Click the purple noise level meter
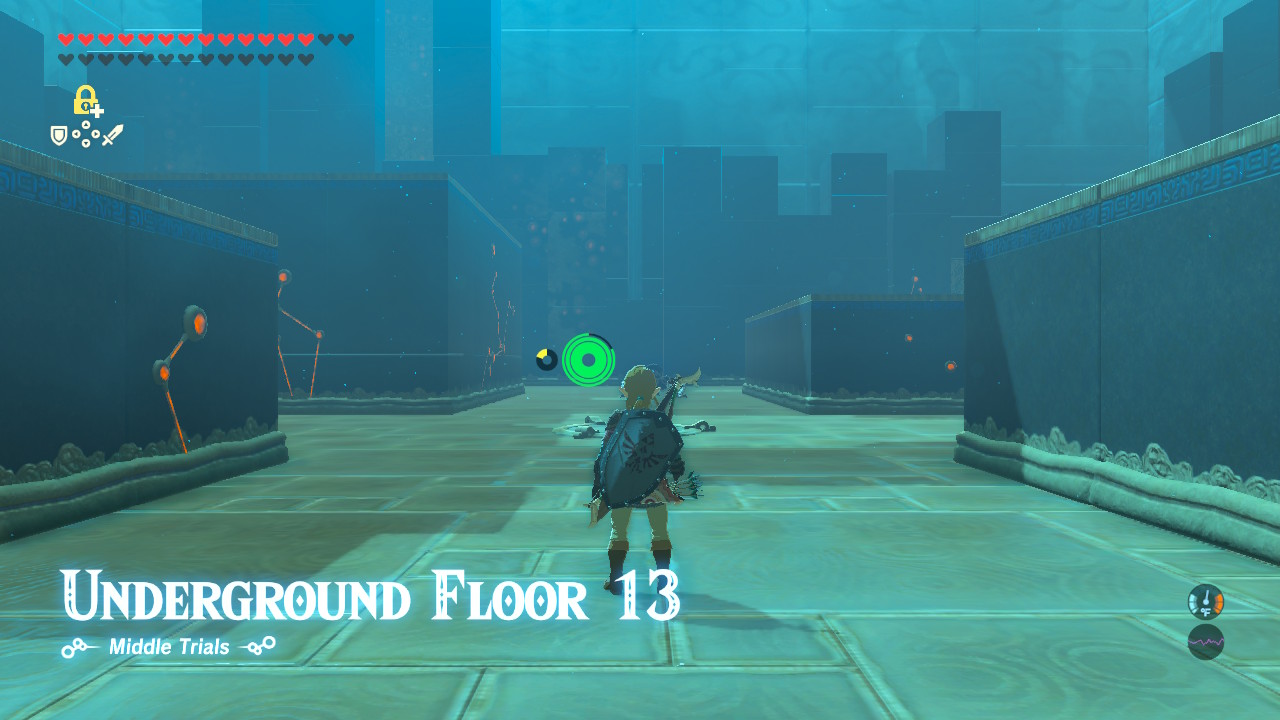 (x=1205, y=641)
